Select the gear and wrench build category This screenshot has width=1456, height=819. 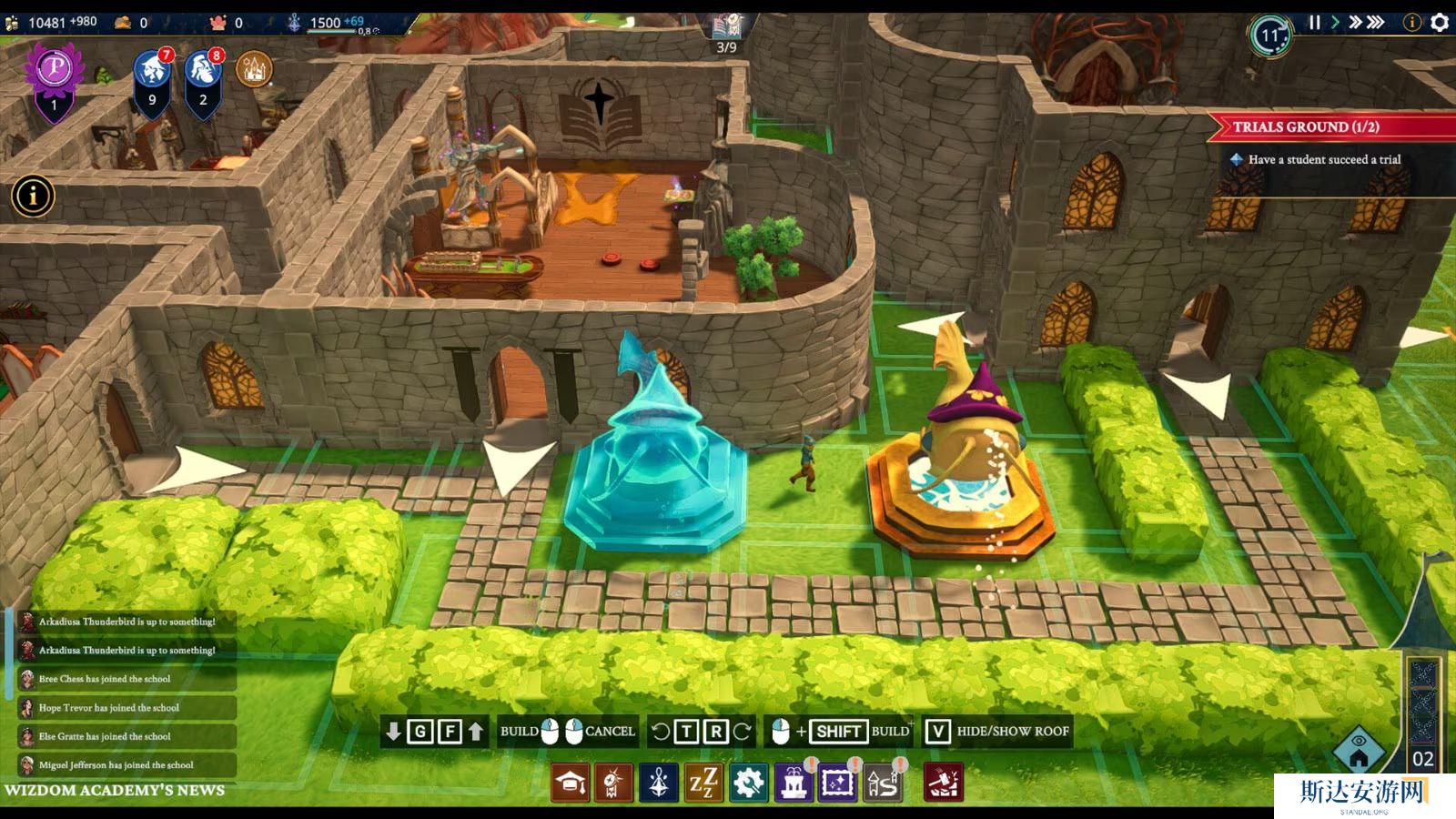click(x=748, y=783)
